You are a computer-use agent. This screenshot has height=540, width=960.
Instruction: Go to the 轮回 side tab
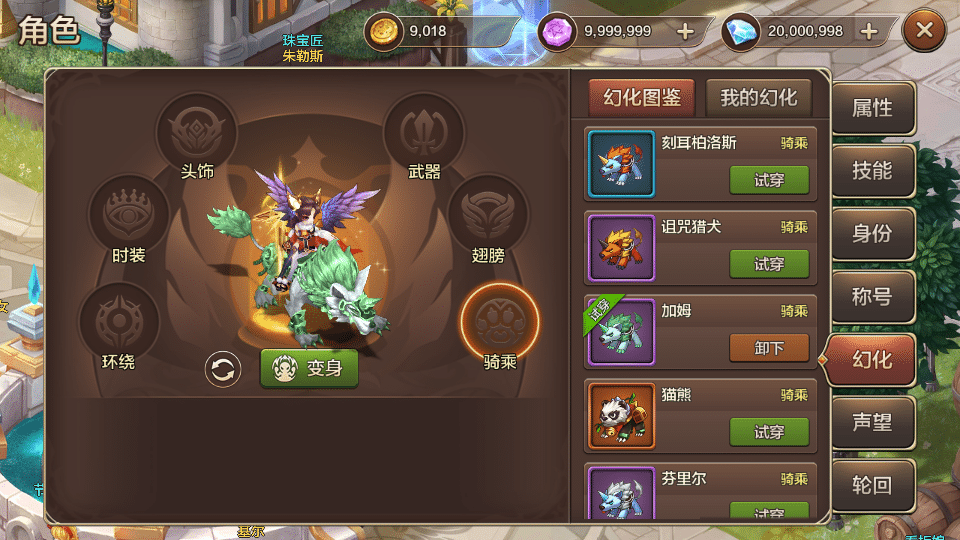click(872, 485)
